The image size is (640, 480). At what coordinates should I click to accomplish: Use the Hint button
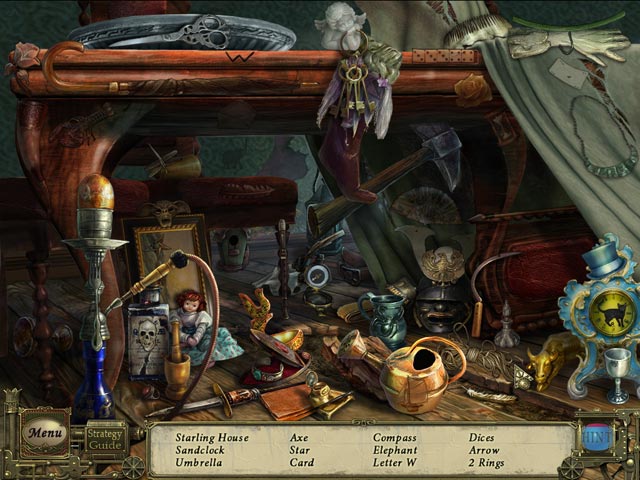coord(600,438)
